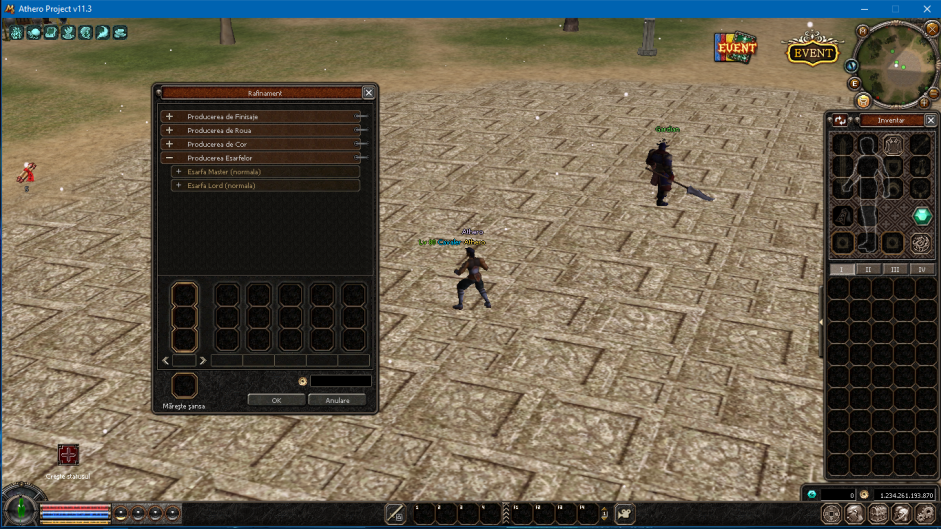Click the circular minimap
This screenshot has width=941, height=529.
pos(895,64)
